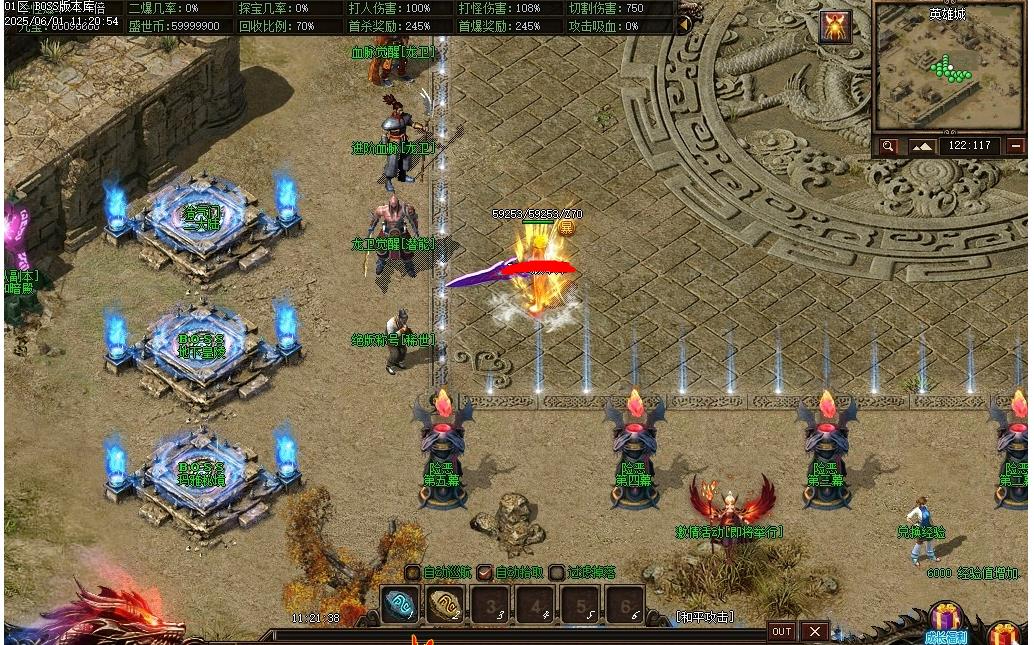Toggle the 自动巡航 auto-cruise checkbox
1034x645 pixels.
point(413,573)
